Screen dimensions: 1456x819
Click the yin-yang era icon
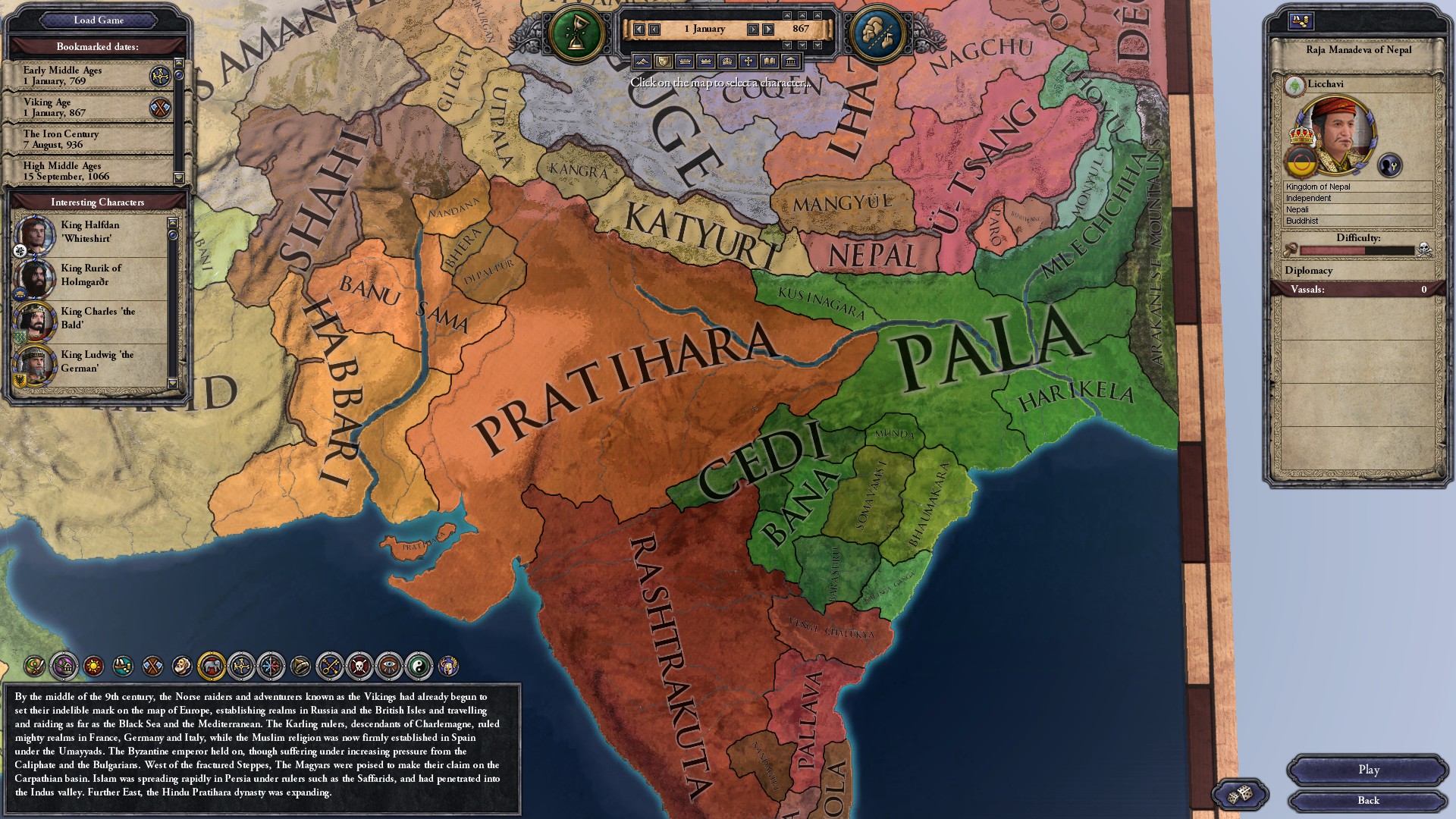pos(418,666)
